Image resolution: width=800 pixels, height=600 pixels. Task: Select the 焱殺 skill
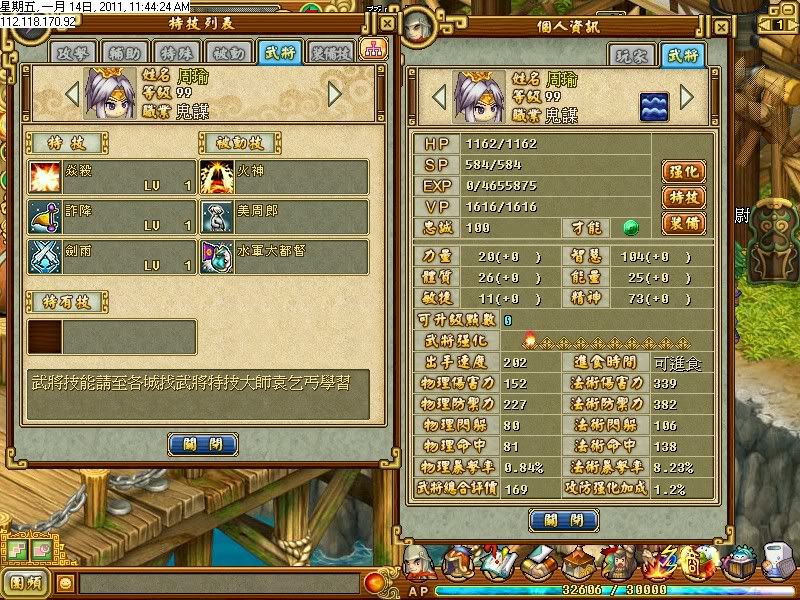click(x=110, y=177)
